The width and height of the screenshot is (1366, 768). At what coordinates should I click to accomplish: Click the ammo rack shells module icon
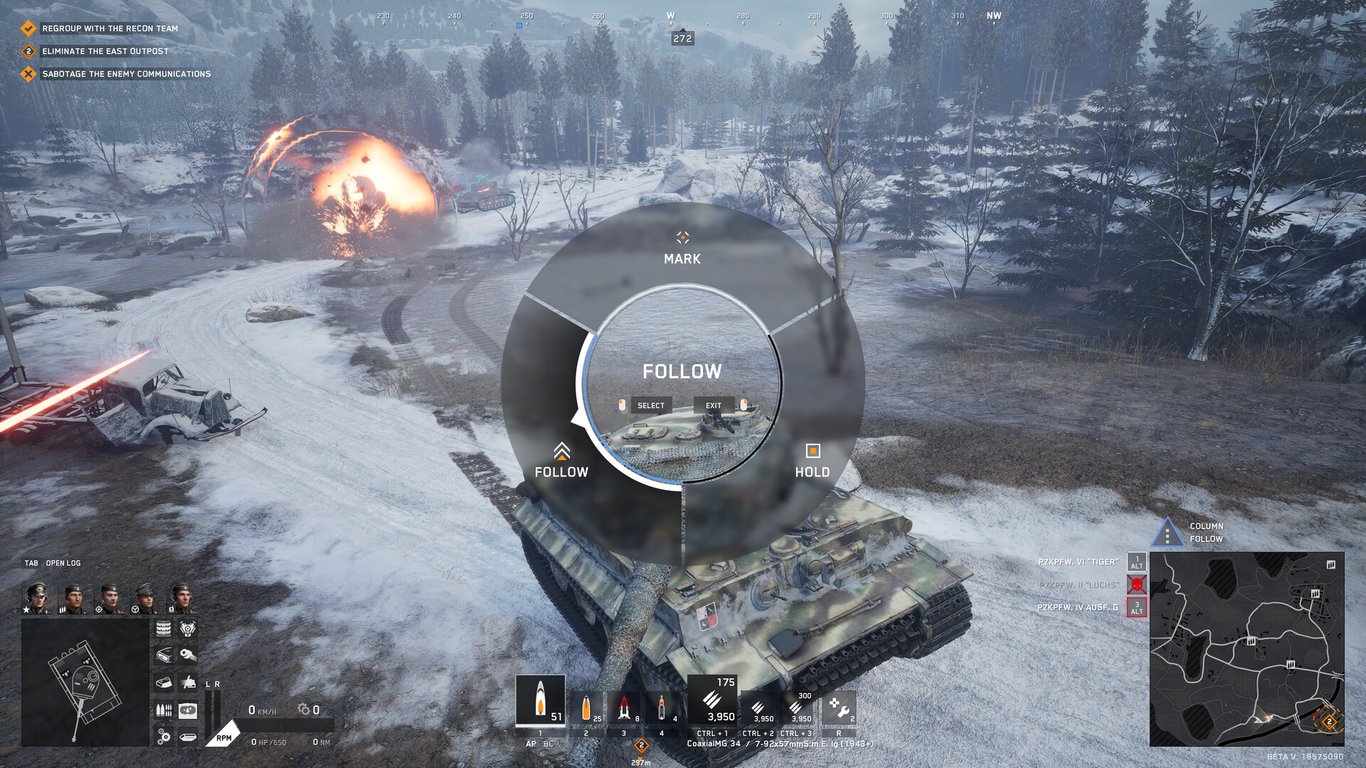click(x=163, y=709)
